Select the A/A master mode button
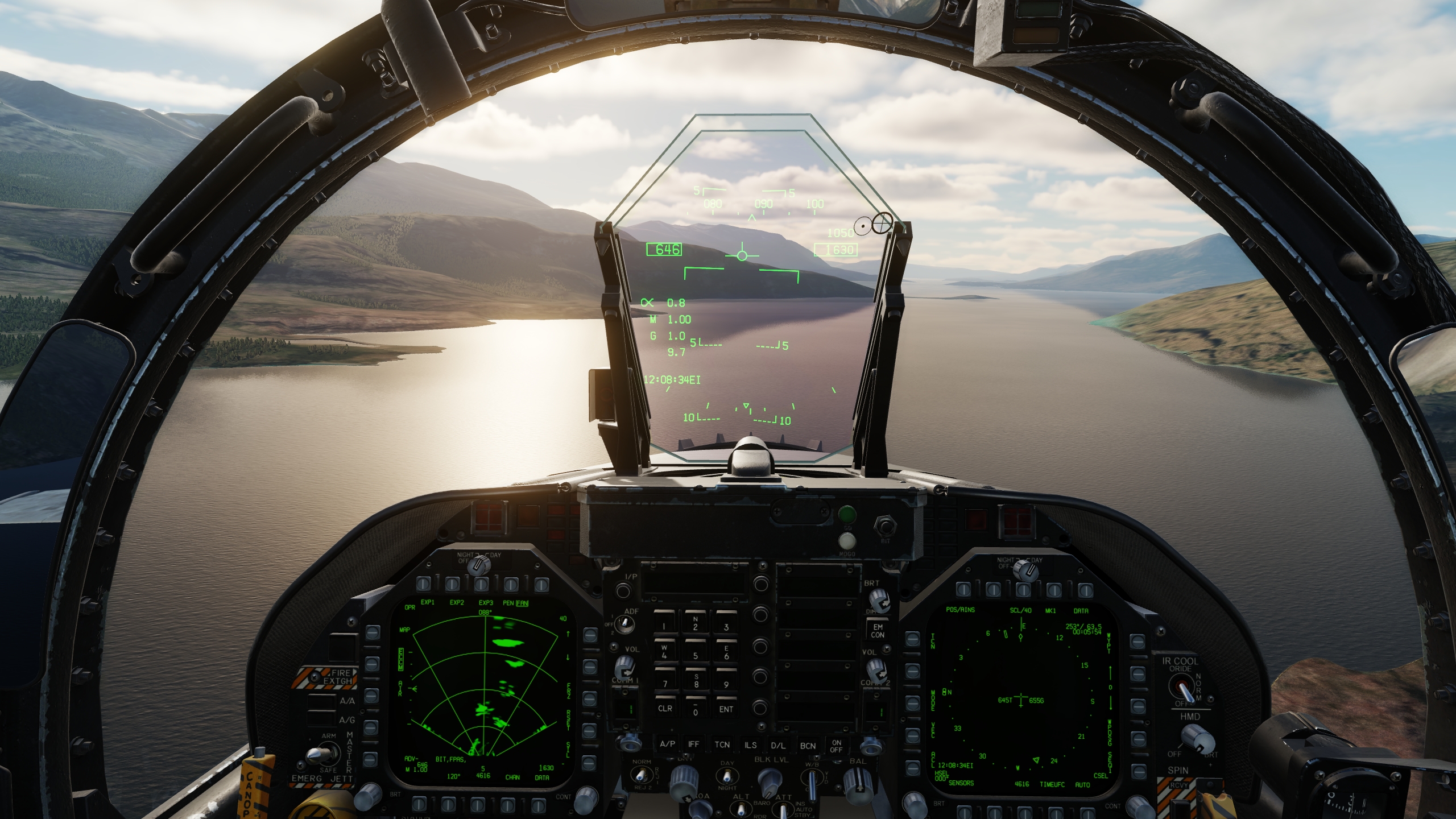 click(x=322, y=702)
